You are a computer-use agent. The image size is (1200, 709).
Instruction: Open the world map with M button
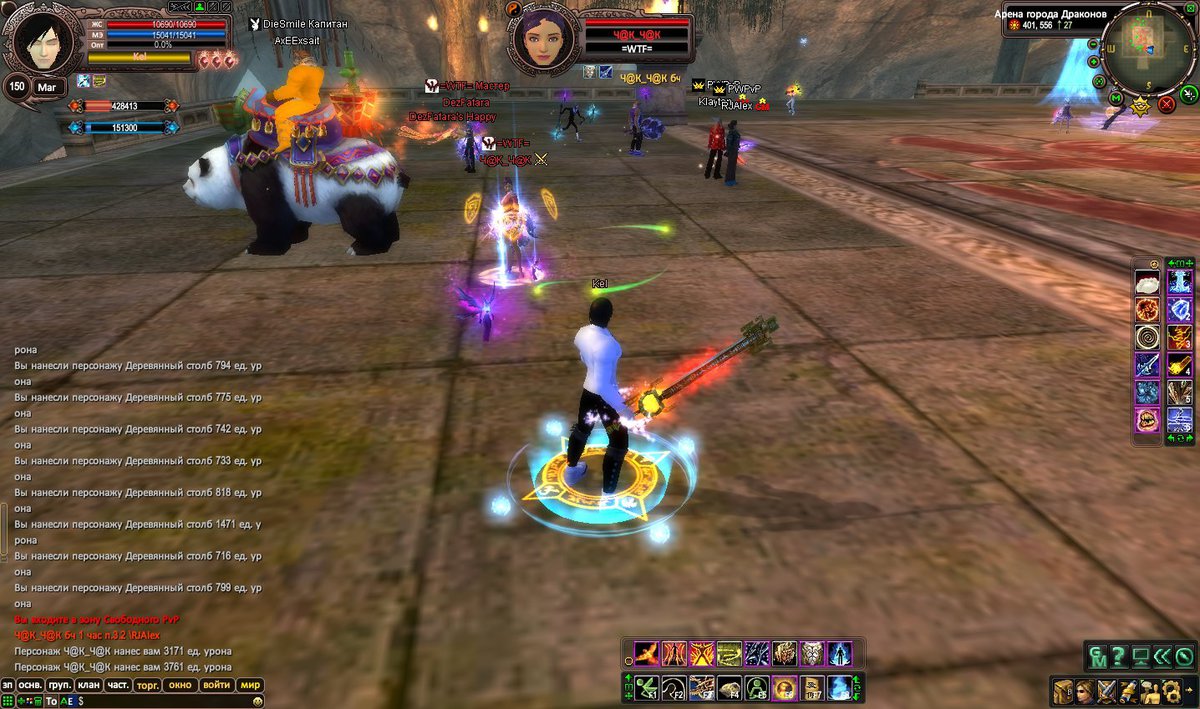click(x=1116, y=98)
